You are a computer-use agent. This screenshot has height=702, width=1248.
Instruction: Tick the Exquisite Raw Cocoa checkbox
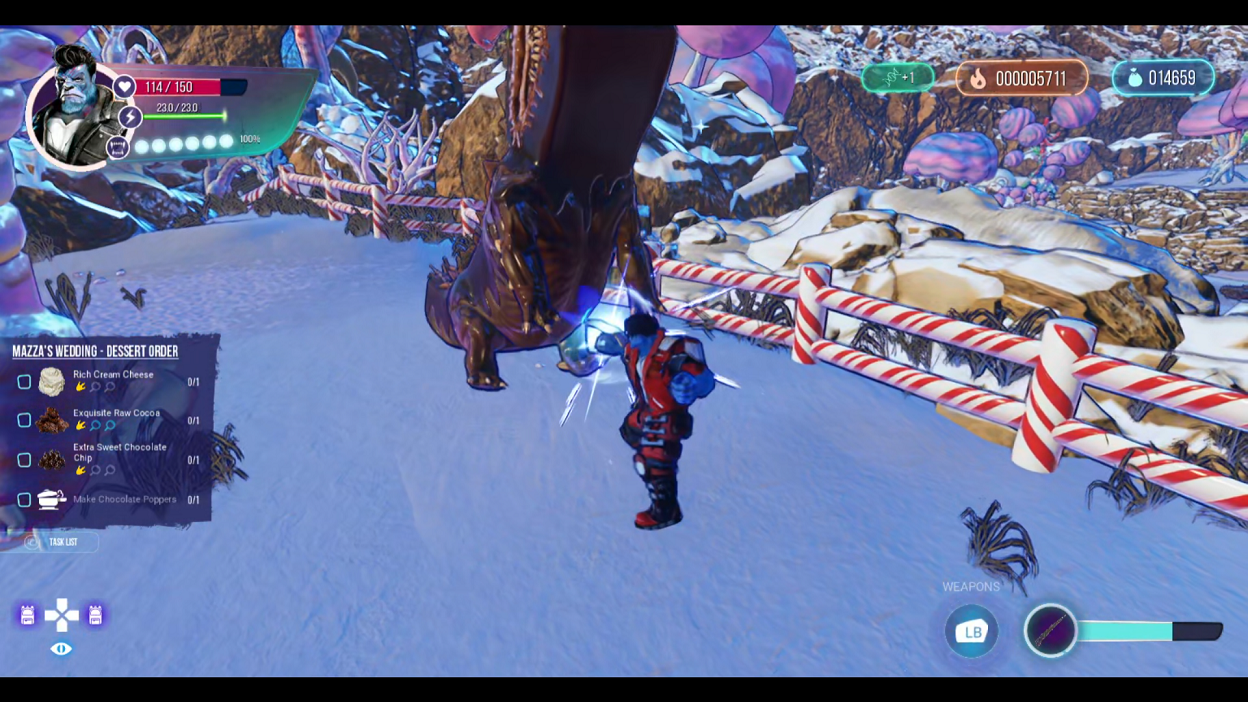click(x=24, y=421)
